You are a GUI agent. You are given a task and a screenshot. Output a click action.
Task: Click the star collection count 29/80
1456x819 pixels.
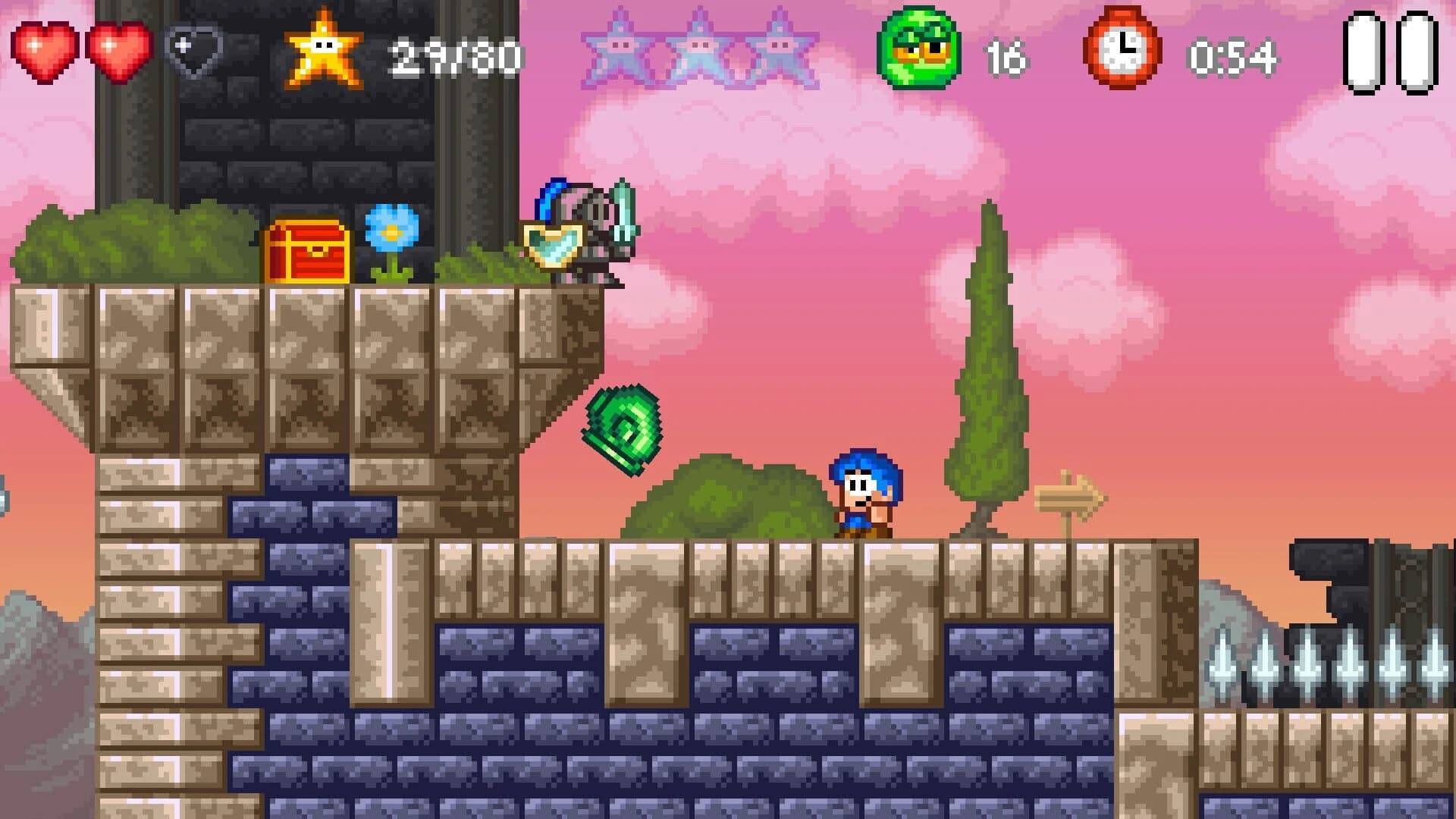click(455, 53)
